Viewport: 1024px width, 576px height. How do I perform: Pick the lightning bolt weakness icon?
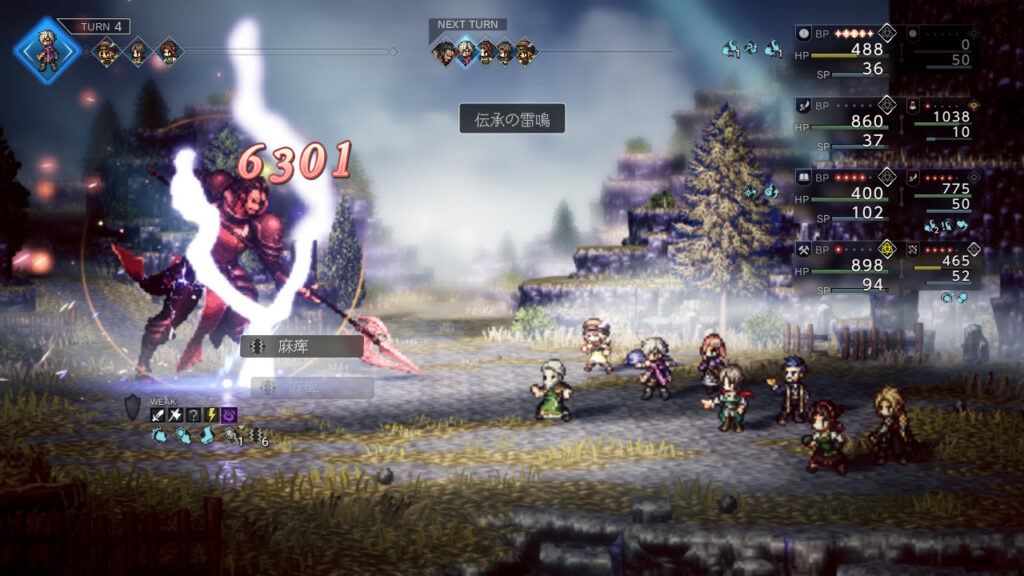click(x=212, y=415)
